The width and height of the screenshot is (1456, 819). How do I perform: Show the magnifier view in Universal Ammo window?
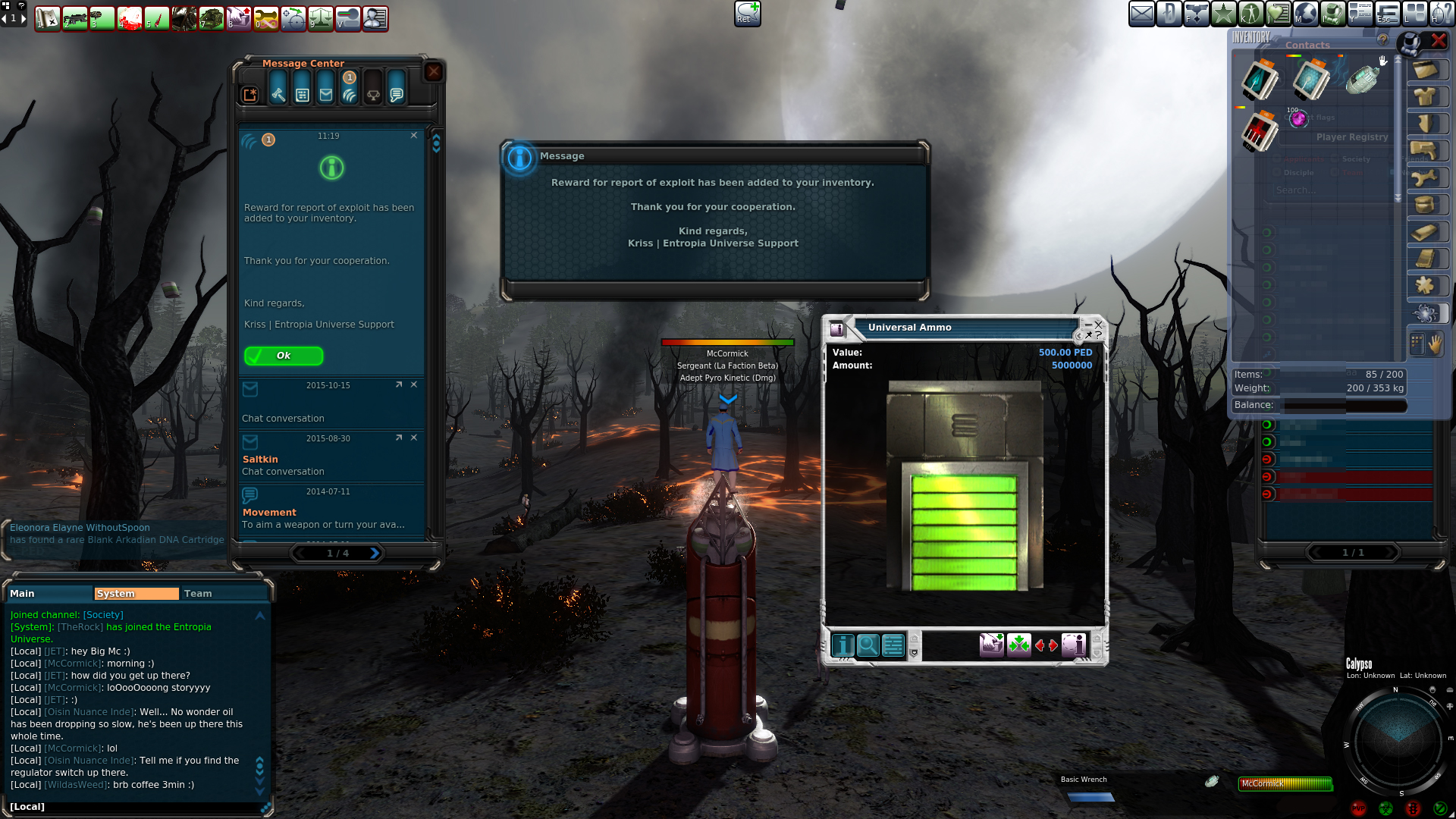[x=868, y=645]
